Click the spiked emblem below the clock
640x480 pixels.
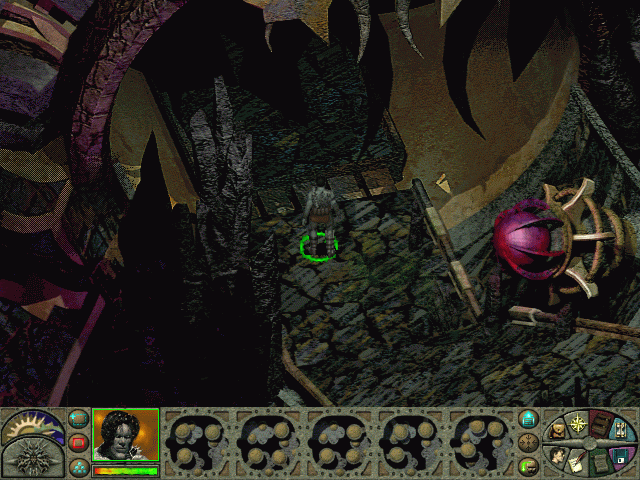[30, 459]
